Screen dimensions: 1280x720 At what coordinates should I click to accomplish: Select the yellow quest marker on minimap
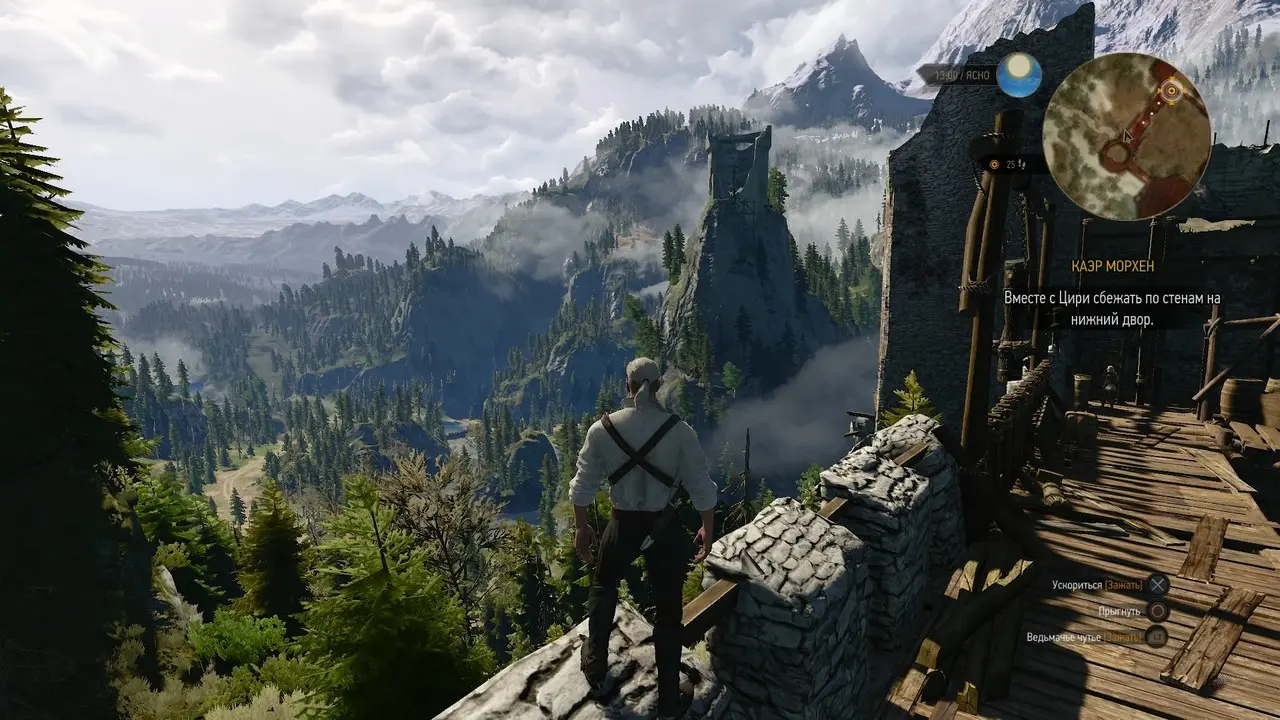click(x=1172, y=90)
